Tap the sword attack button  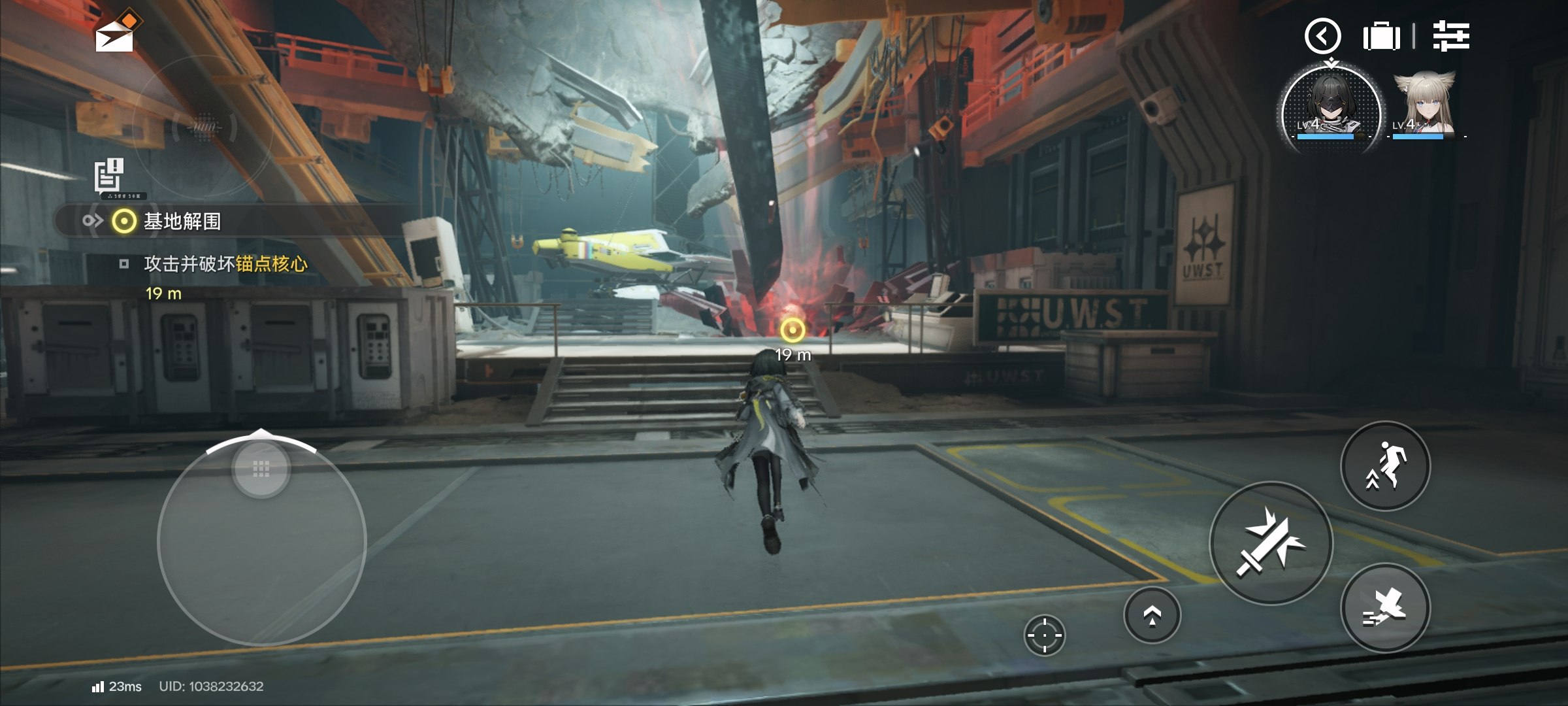click(1271, 543)
